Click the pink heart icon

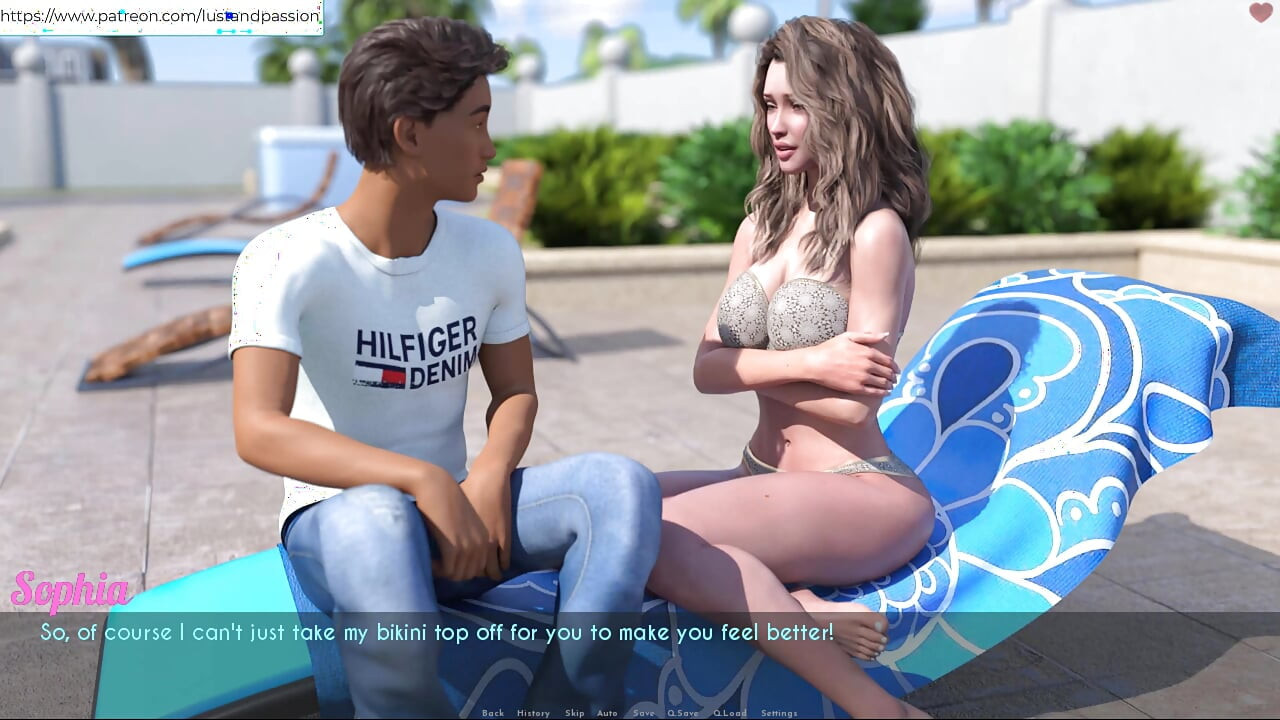pyautogui.click(x=1261, y=13)
